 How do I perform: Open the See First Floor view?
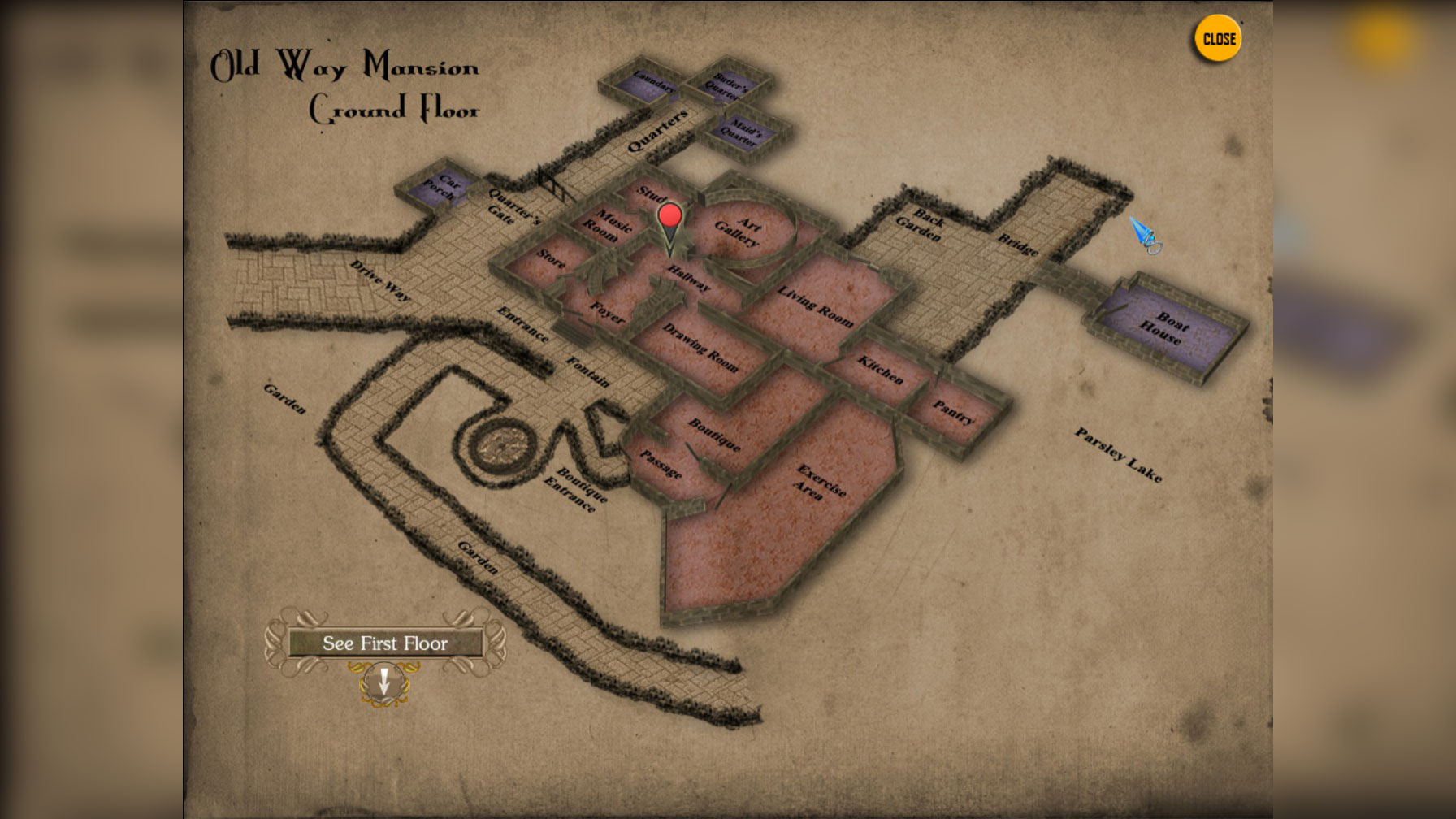click(x=385, y=643)
